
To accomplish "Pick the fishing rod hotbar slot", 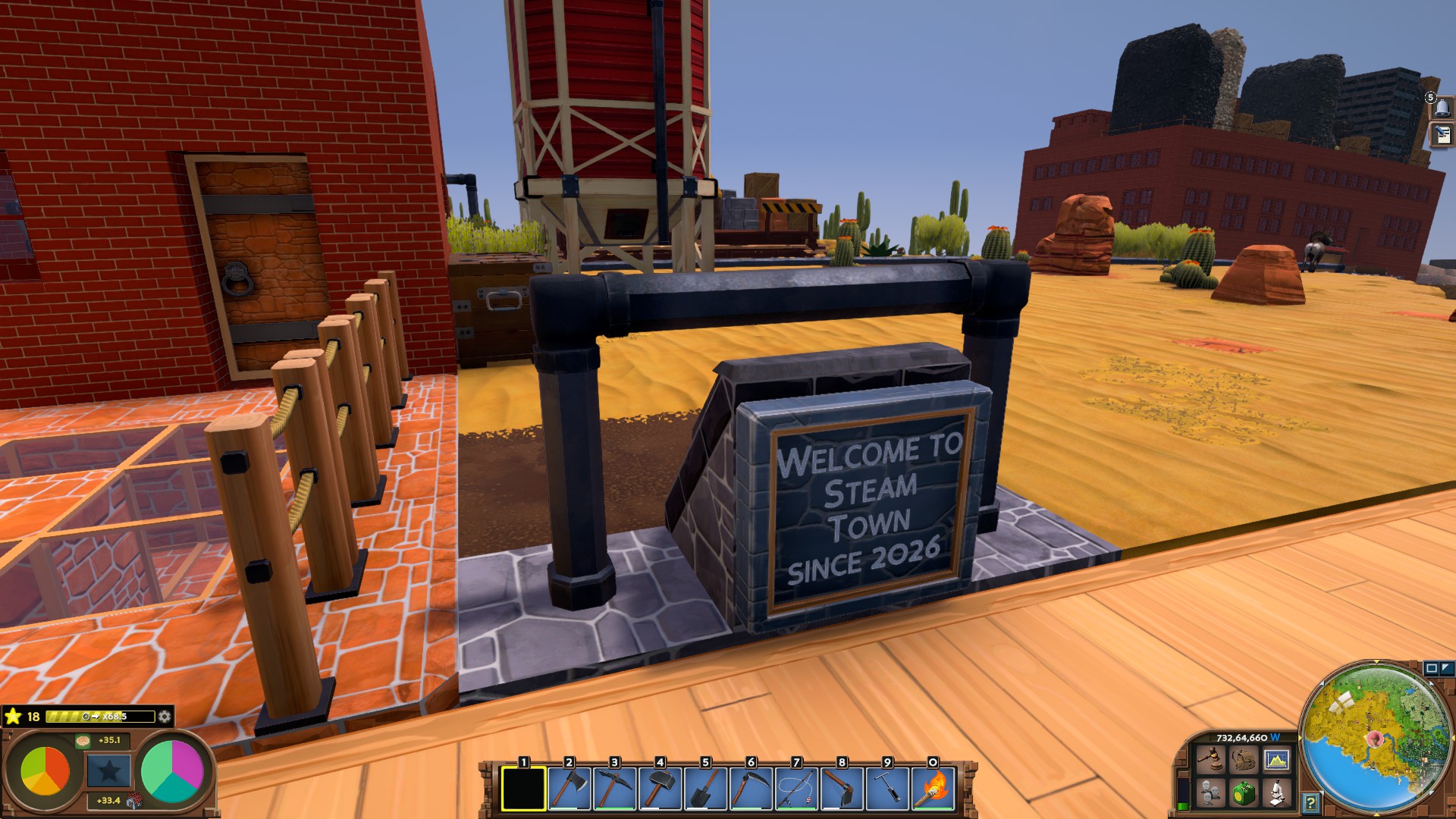I will pos(796,789).
